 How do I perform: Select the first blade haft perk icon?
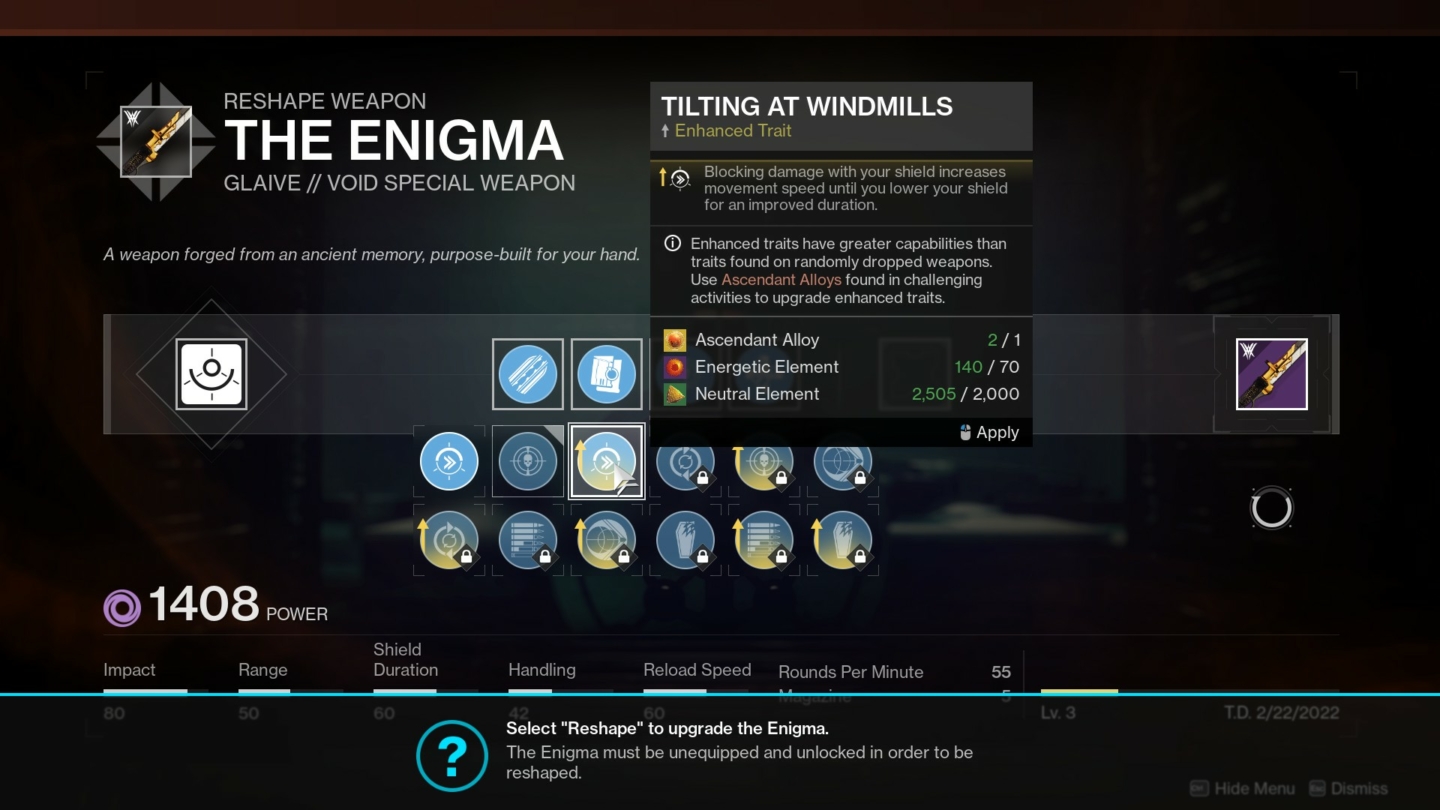(527, 374)
